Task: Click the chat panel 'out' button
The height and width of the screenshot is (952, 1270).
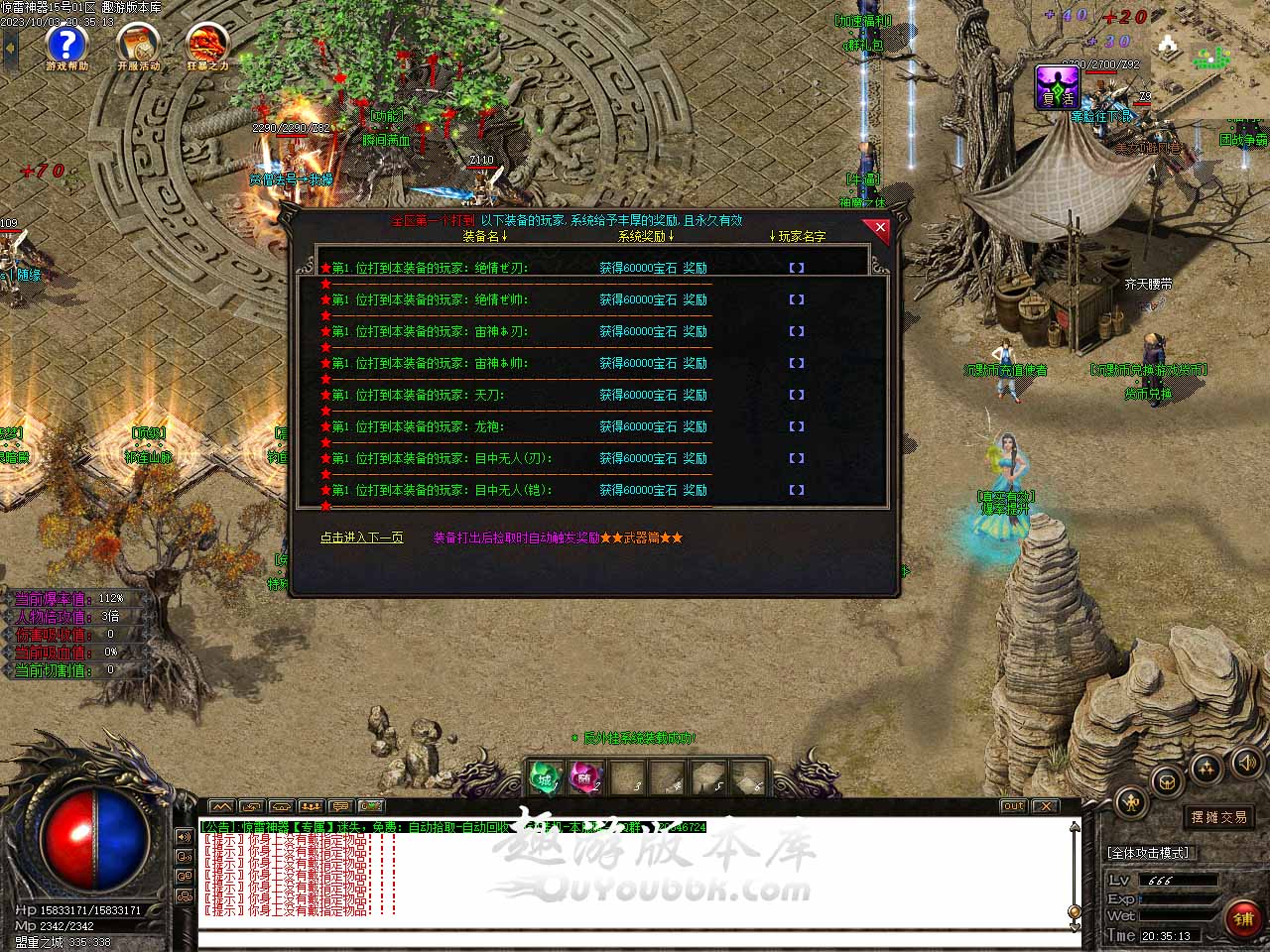Action: point(1013,806)
